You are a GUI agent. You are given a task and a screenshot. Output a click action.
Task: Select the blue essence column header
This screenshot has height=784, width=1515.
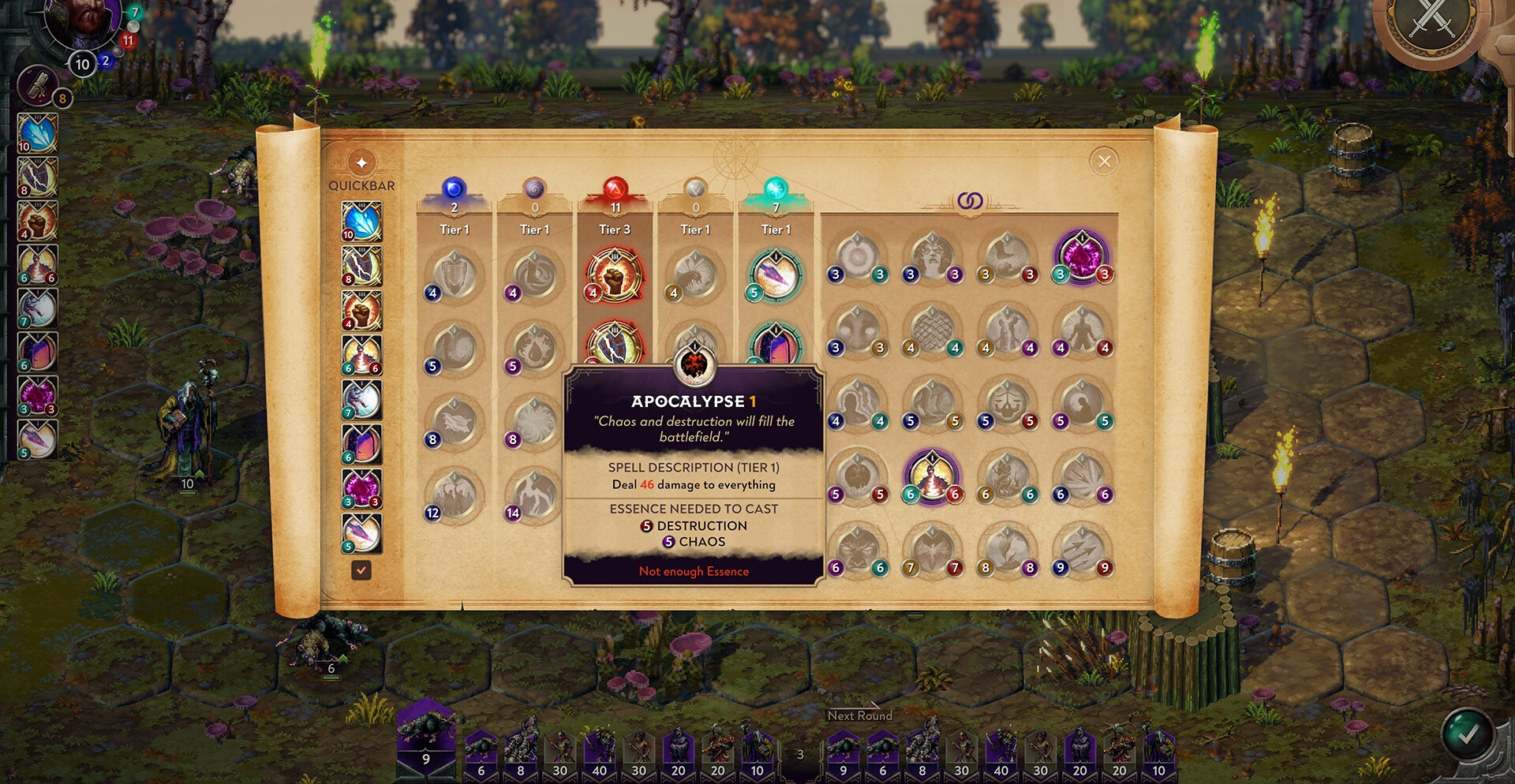click(x=454, y=190)
